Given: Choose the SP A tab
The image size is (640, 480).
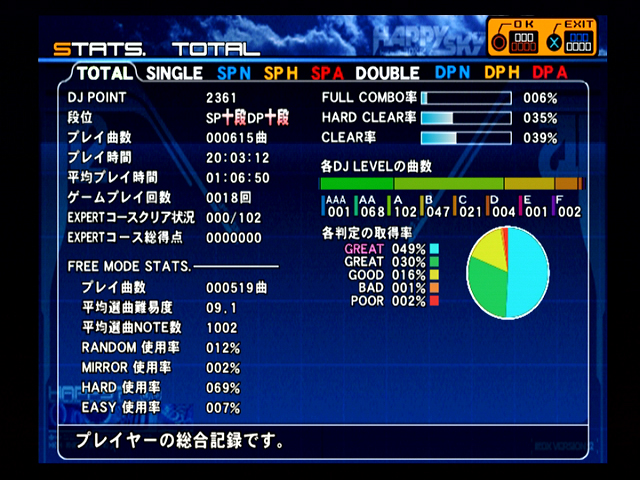Looking at the screenshot, I should 328,73.
